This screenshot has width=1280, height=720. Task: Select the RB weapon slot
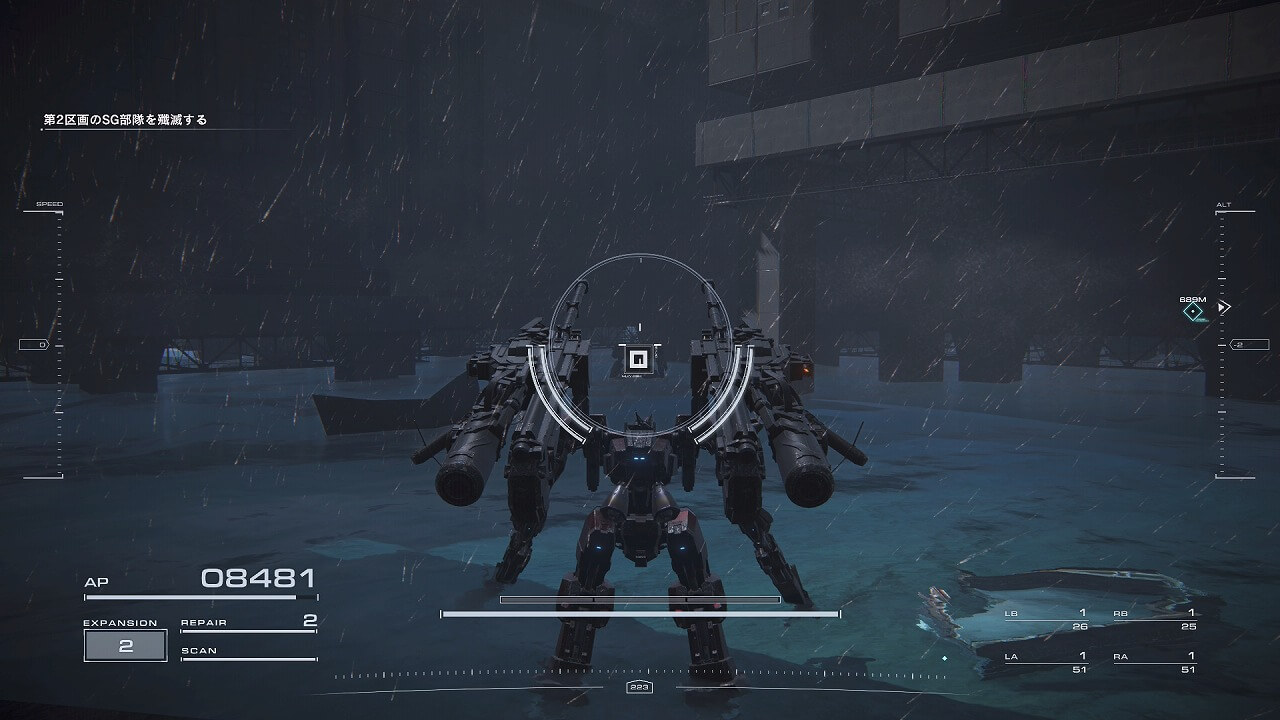coord(1155,619)
